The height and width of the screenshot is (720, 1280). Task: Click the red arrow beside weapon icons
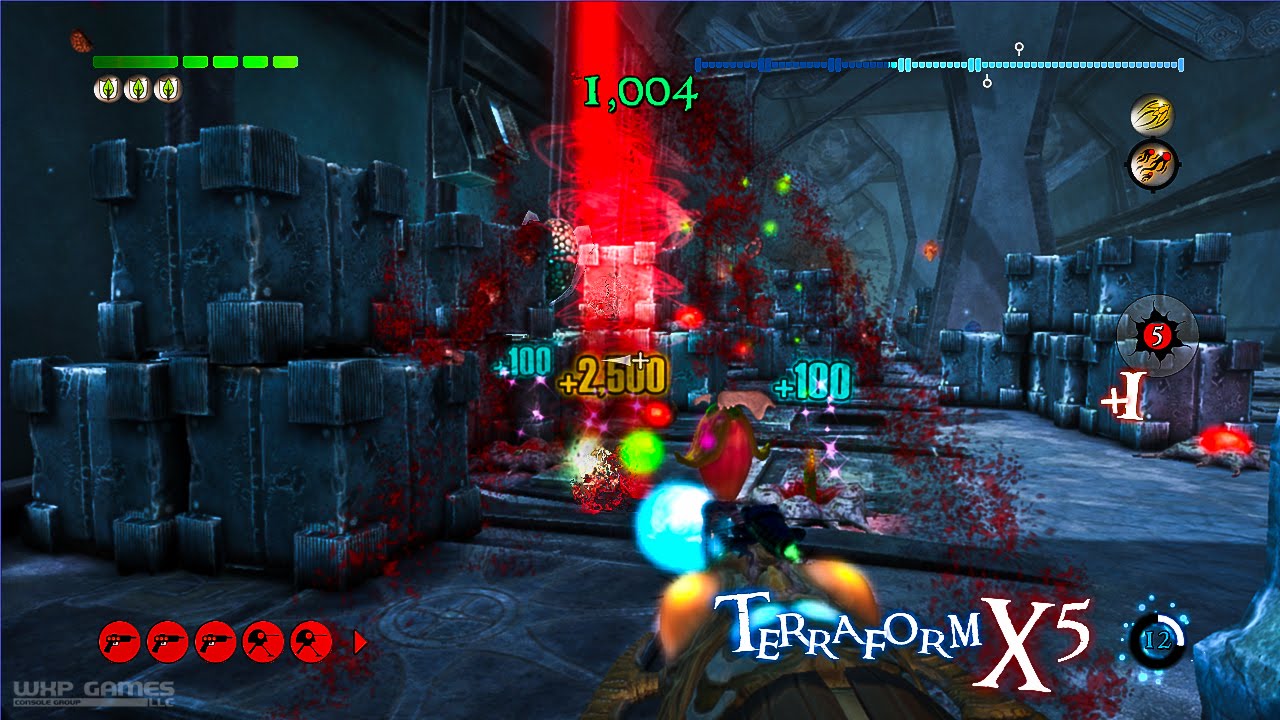point(361,642)
